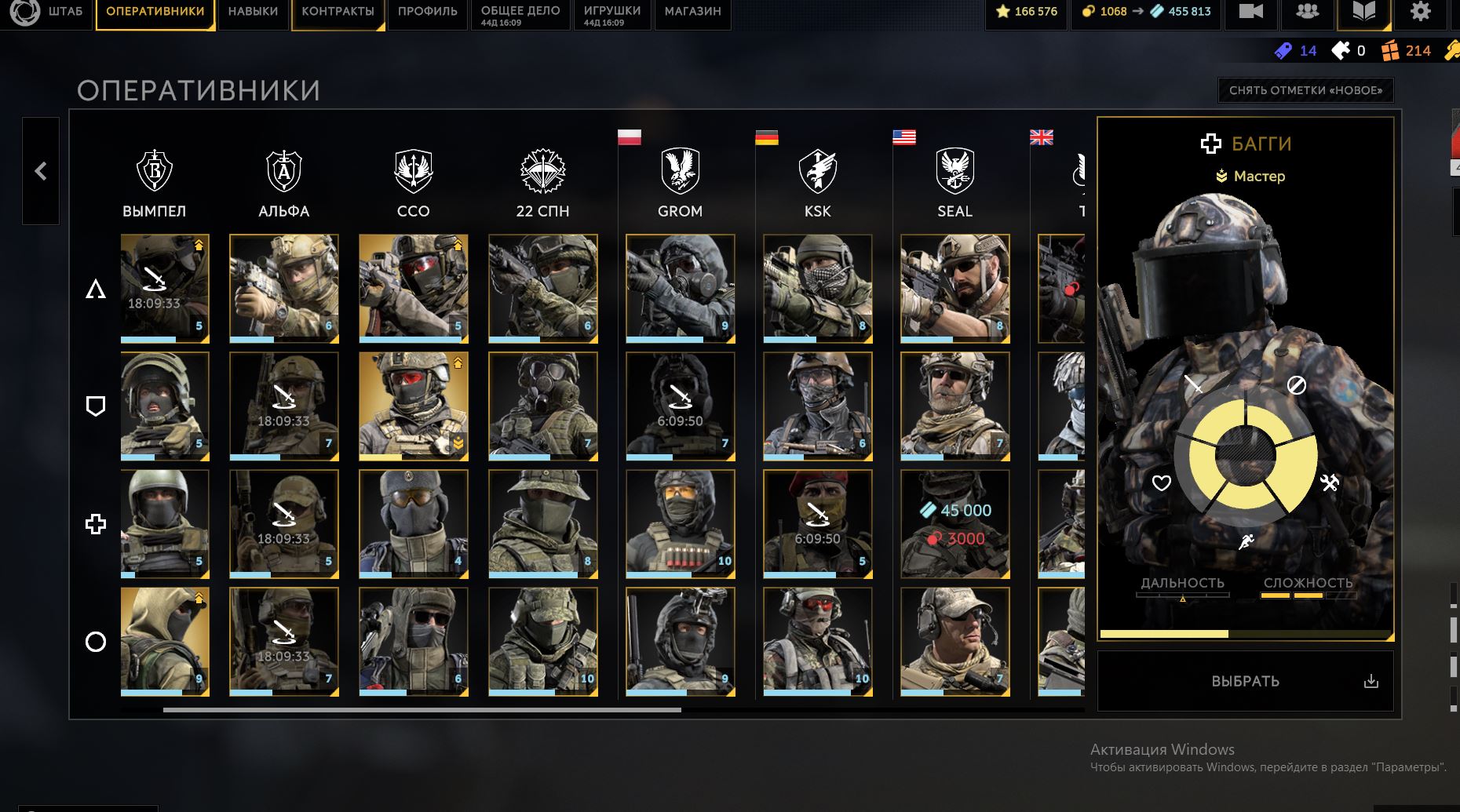The image size is (1460, 812).
Task: Open the friends group icon
Action: click(x=1307, y=12)
